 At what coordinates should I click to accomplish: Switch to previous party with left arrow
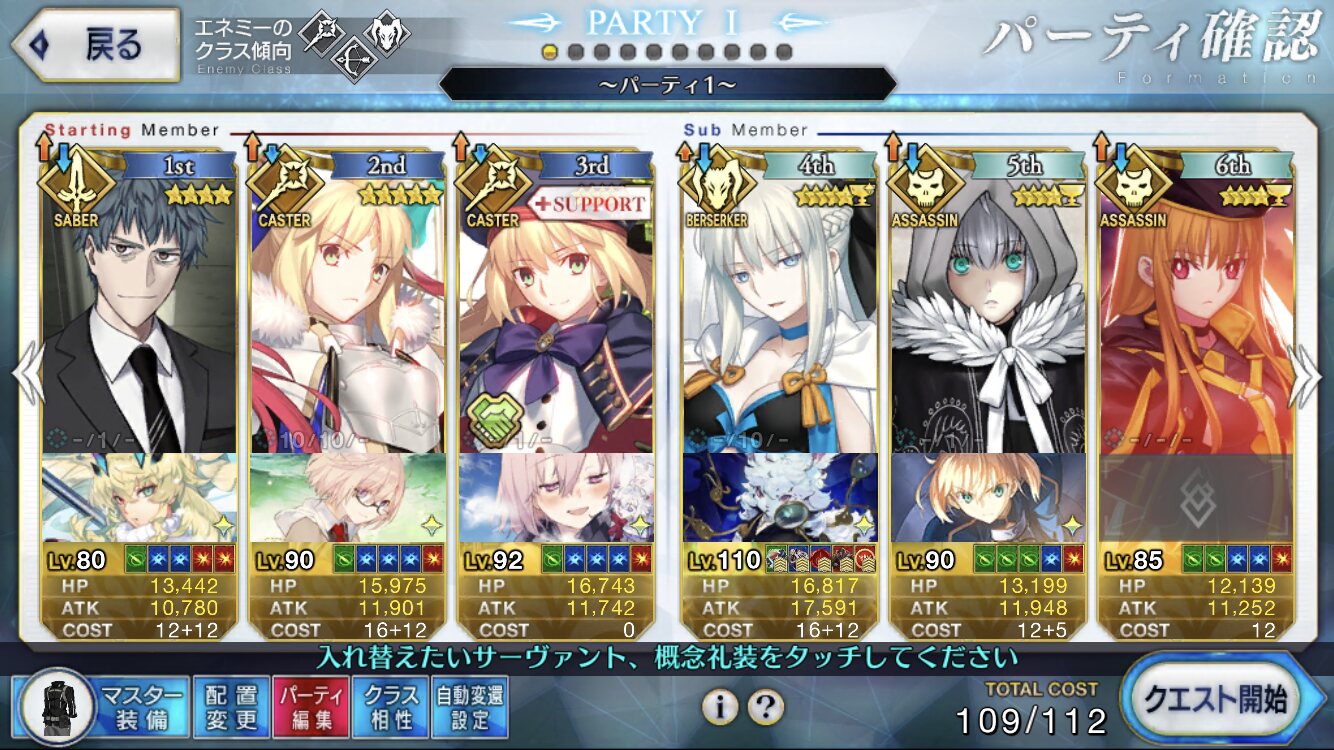point(27,376)
